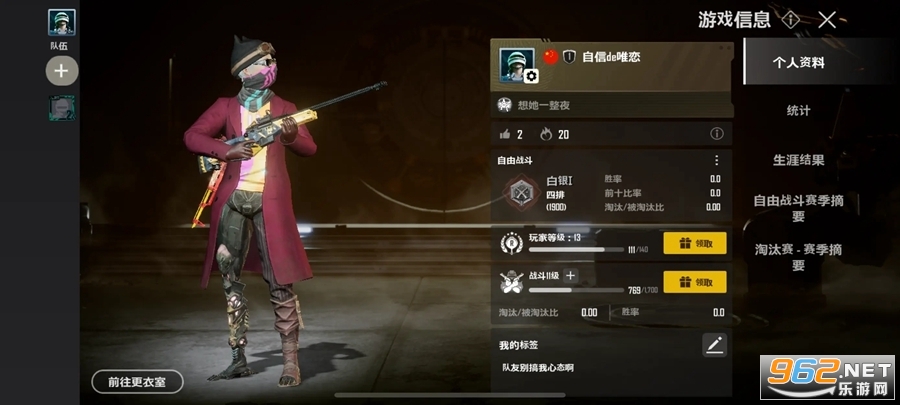
Task: Open the player profile avatar
Action: (516, 63)
